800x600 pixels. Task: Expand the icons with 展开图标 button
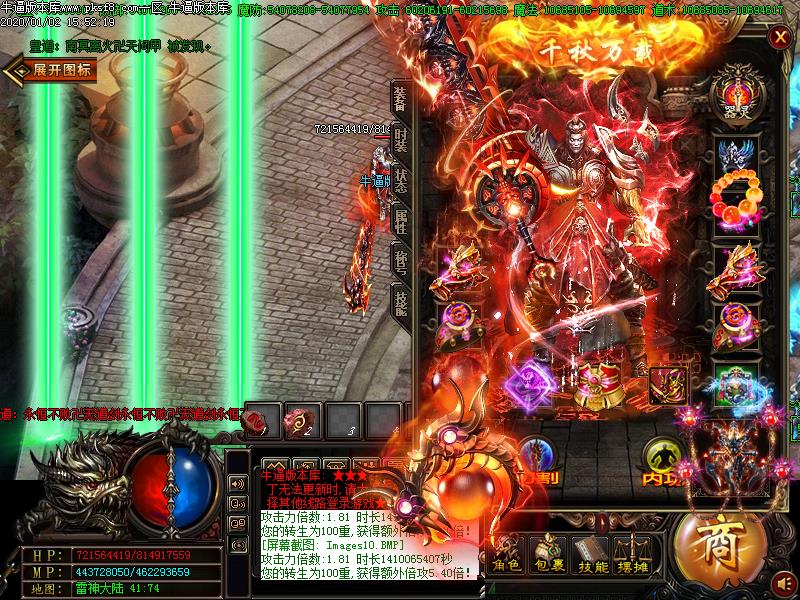tap(52, 70)
